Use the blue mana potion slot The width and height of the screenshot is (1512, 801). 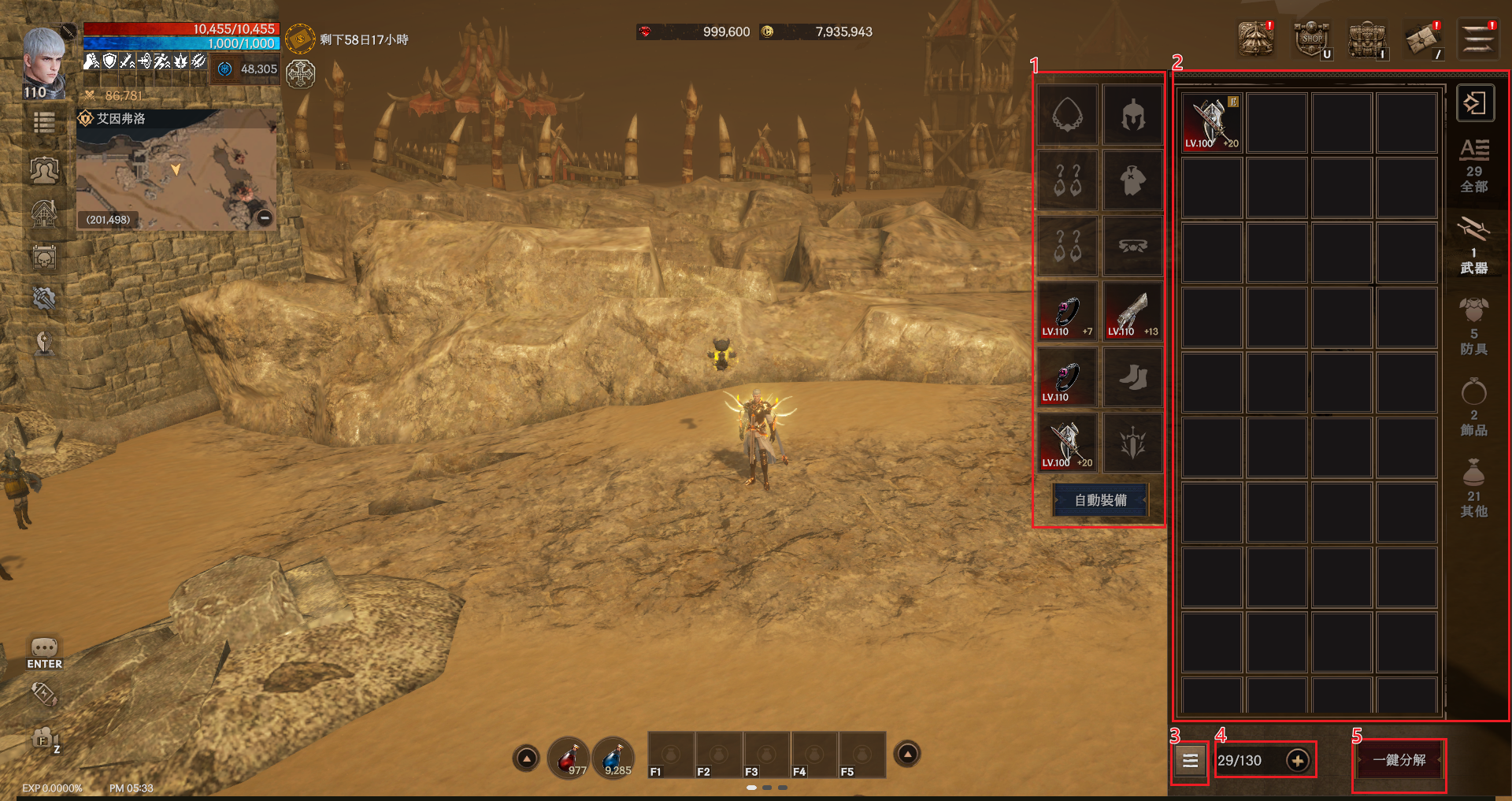614,758
